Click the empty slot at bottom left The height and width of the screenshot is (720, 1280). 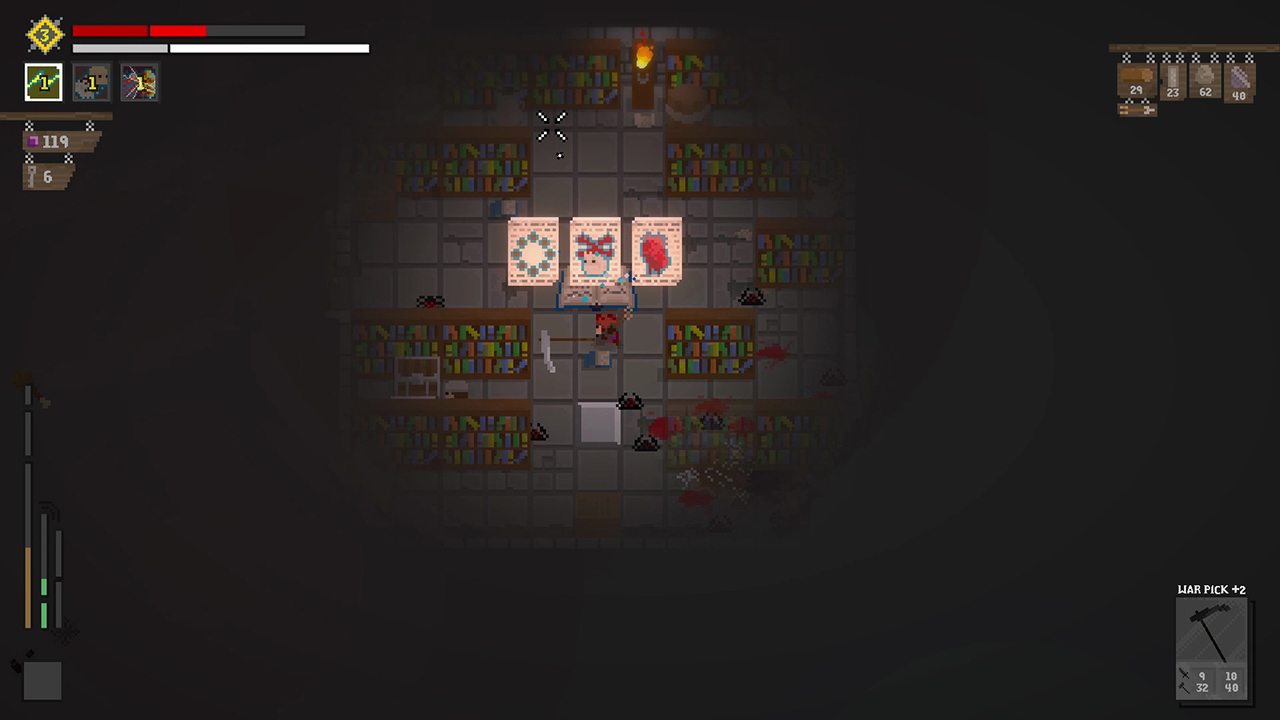tap(42, 680)
